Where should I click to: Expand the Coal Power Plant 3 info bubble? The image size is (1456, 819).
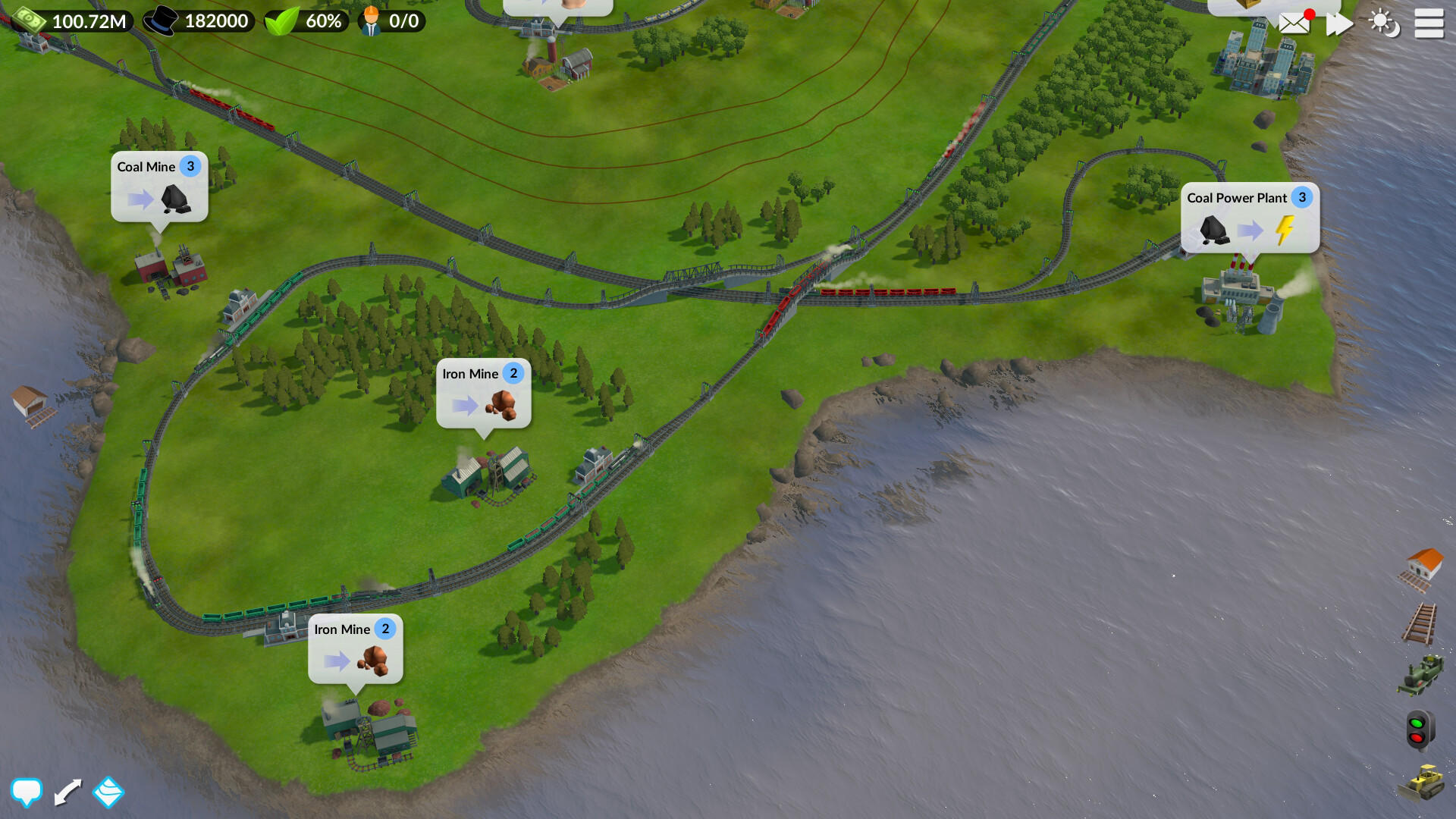tap(1250, 218)
